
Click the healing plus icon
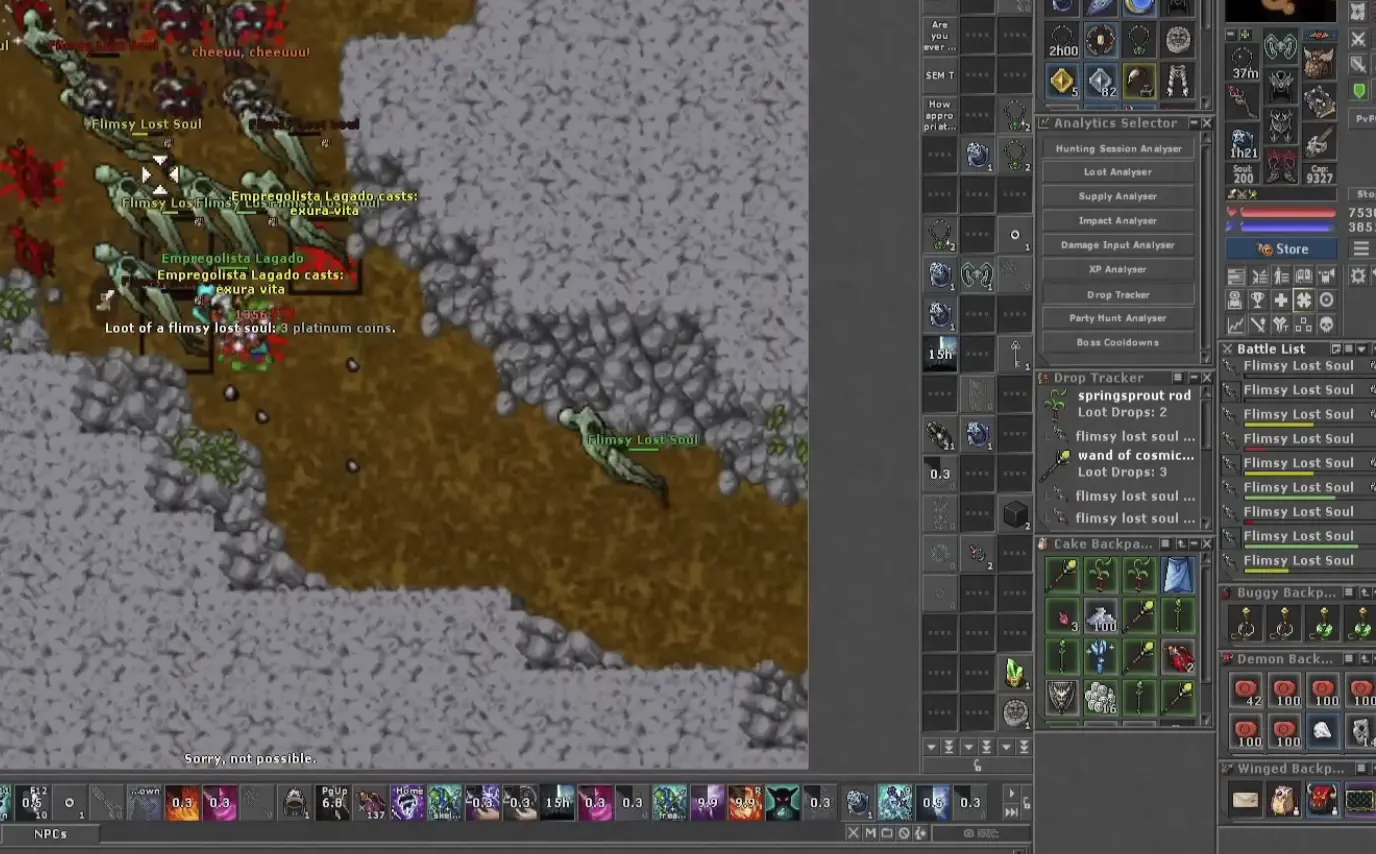point(1282,300)
